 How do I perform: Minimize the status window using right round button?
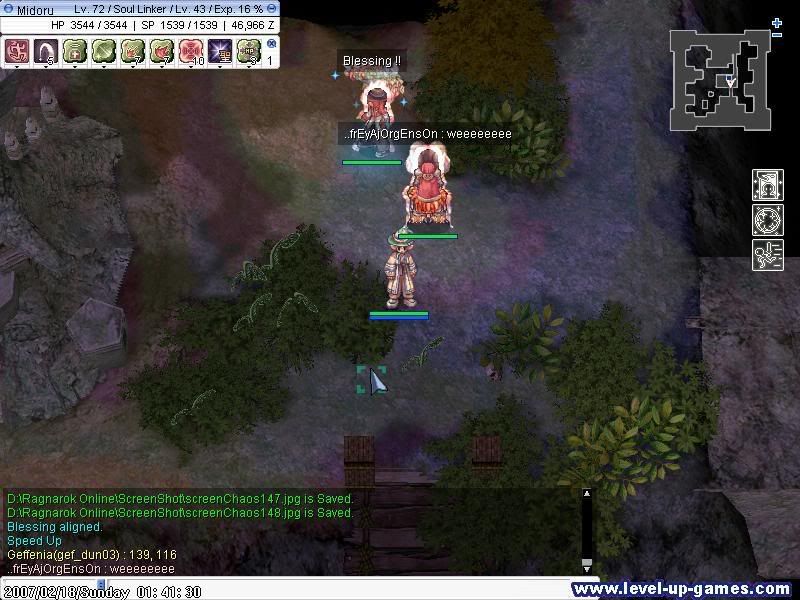click(272, 9)
